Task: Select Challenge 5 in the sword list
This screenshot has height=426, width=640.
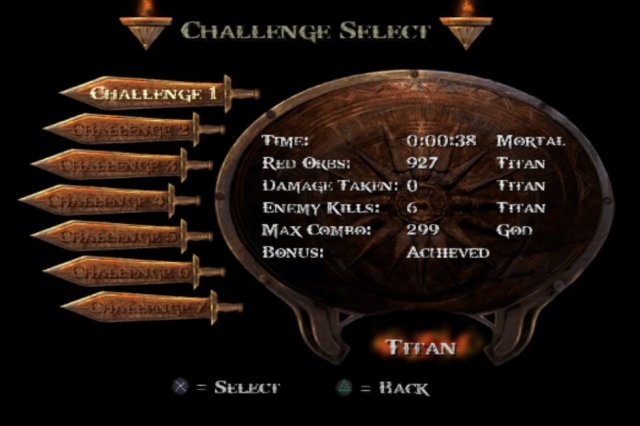Action: (x=118, y=237)
